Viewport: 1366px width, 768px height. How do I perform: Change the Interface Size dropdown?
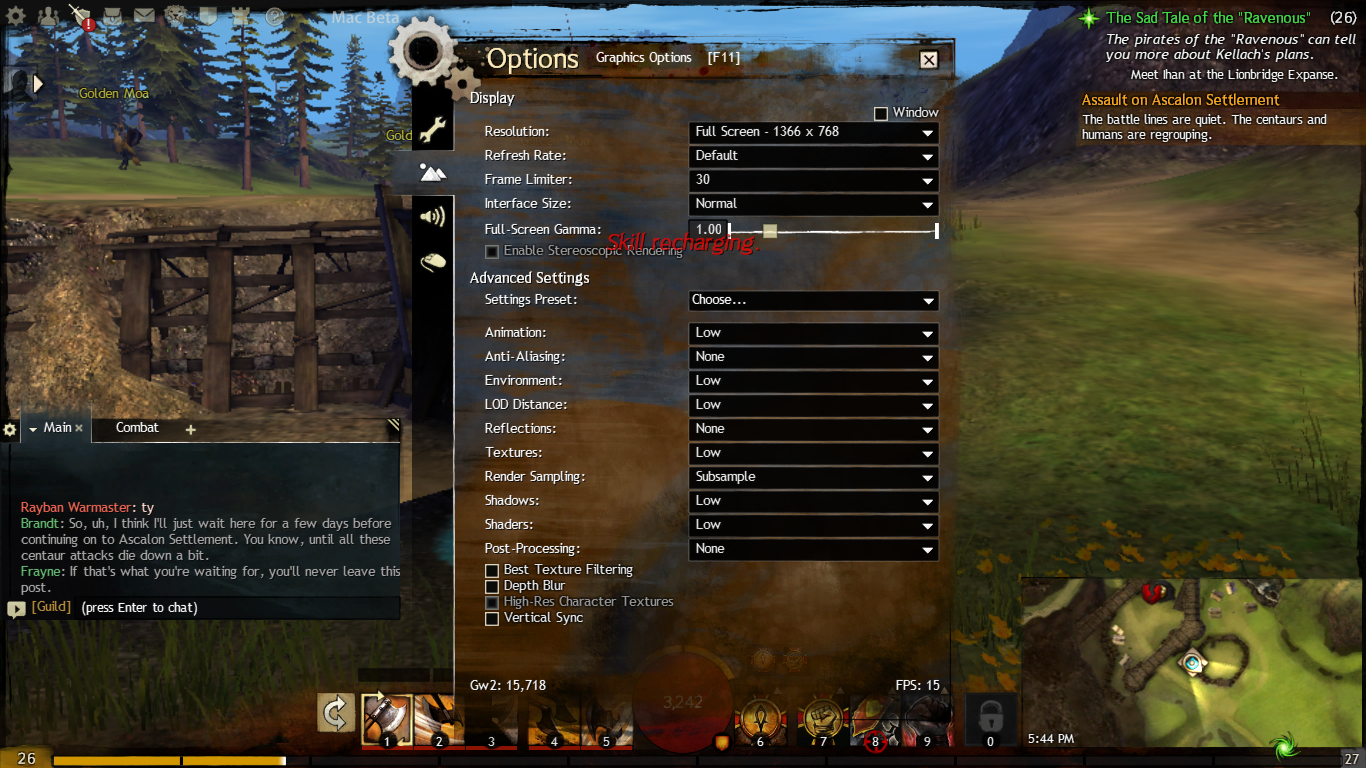point(814,204)
